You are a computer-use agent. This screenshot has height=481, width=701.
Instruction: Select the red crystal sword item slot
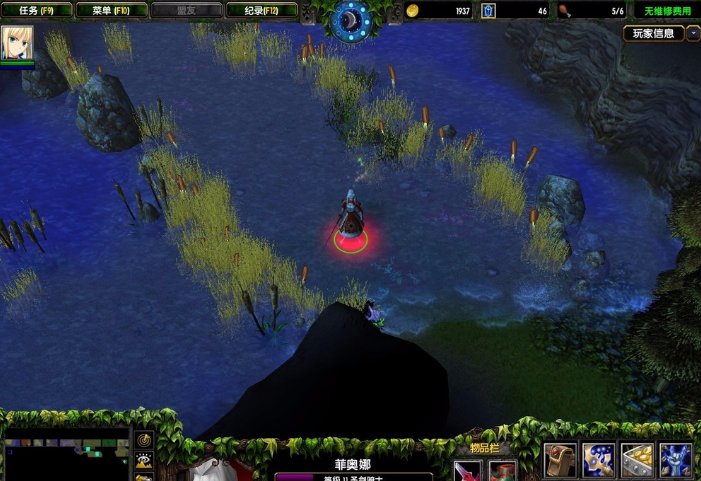tap(467, 471)
